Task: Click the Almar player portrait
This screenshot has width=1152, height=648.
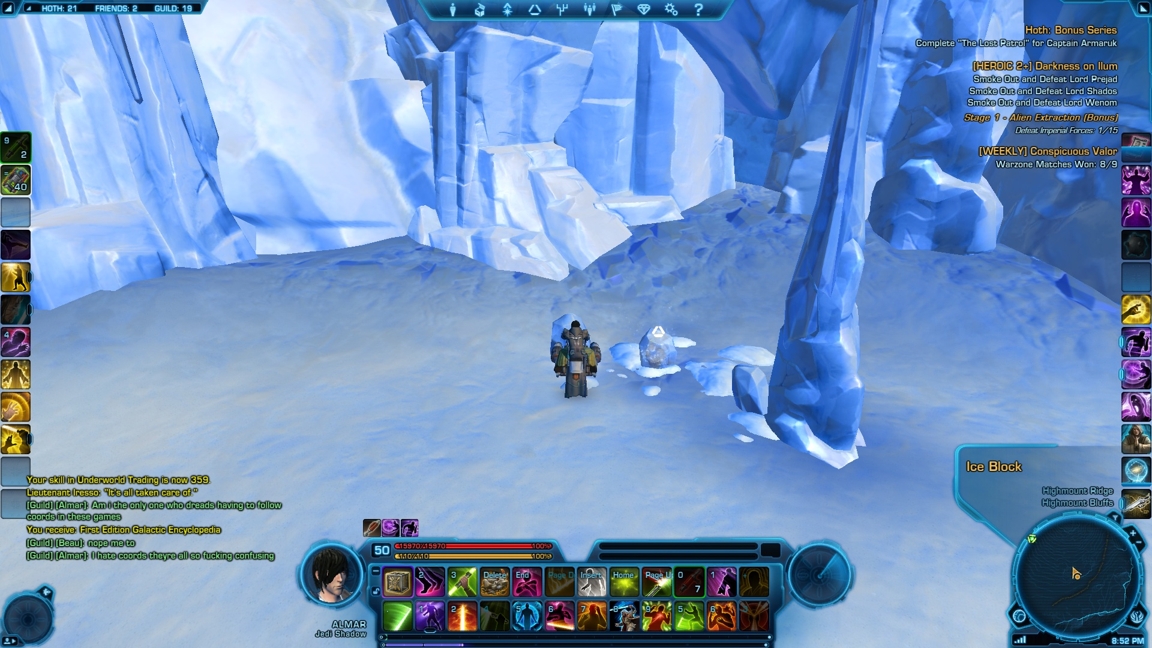Action: point(331,574)
